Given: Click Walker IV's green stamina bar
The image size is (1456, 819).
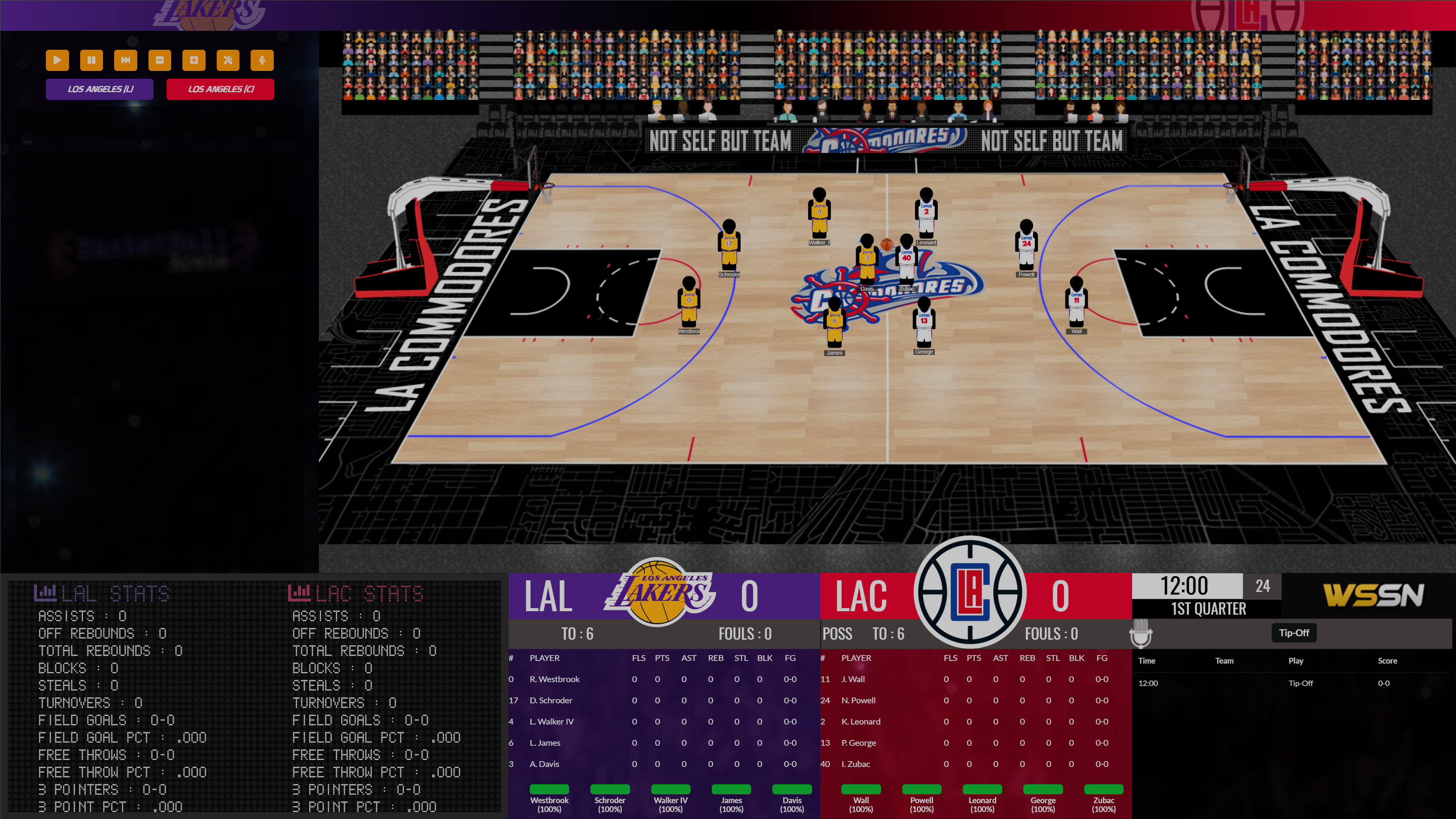Looking at the screenshot, I should [670, 789].
